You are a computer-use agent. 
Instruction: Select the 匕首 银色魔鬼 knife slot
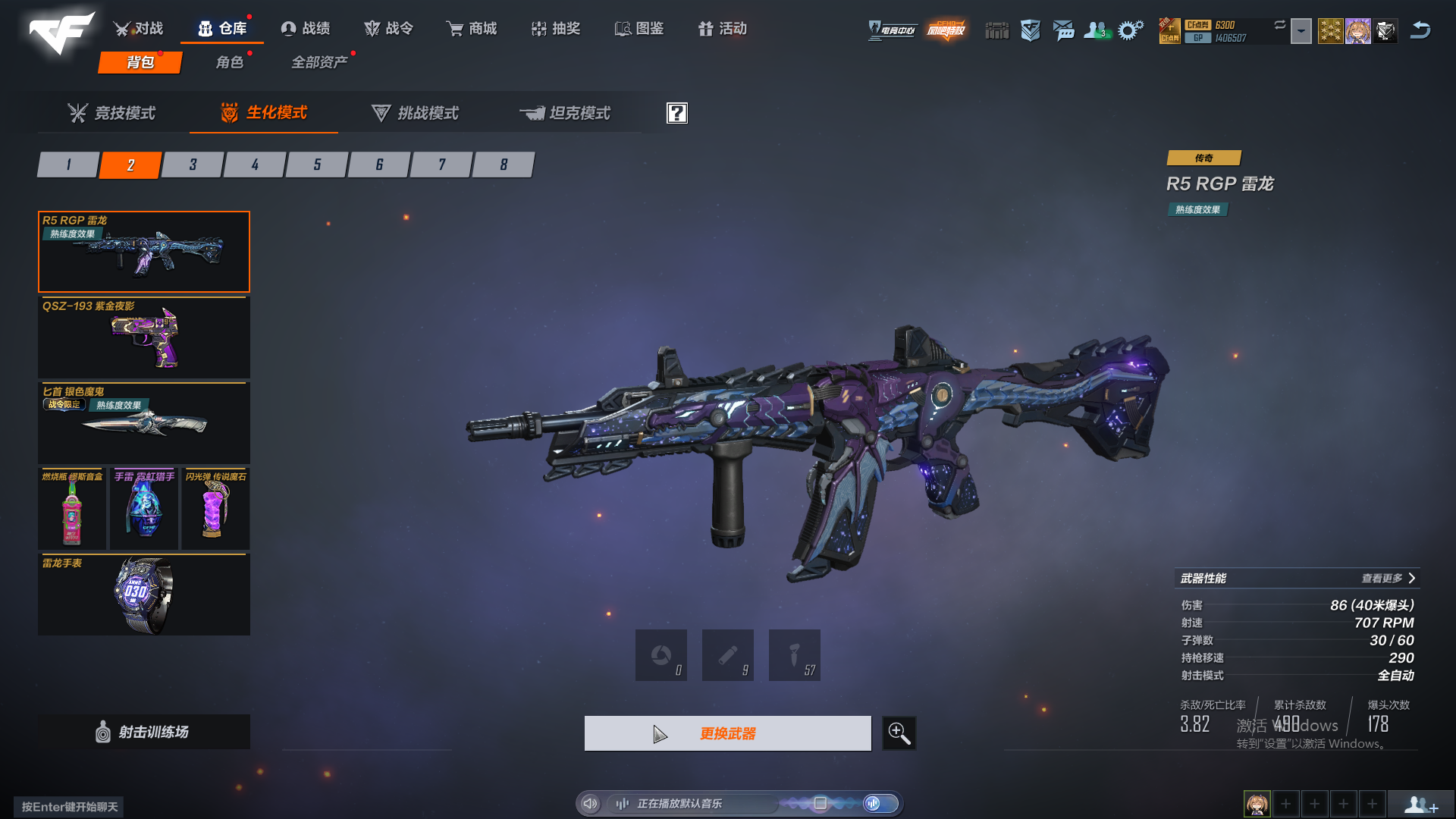coord(144,423)
